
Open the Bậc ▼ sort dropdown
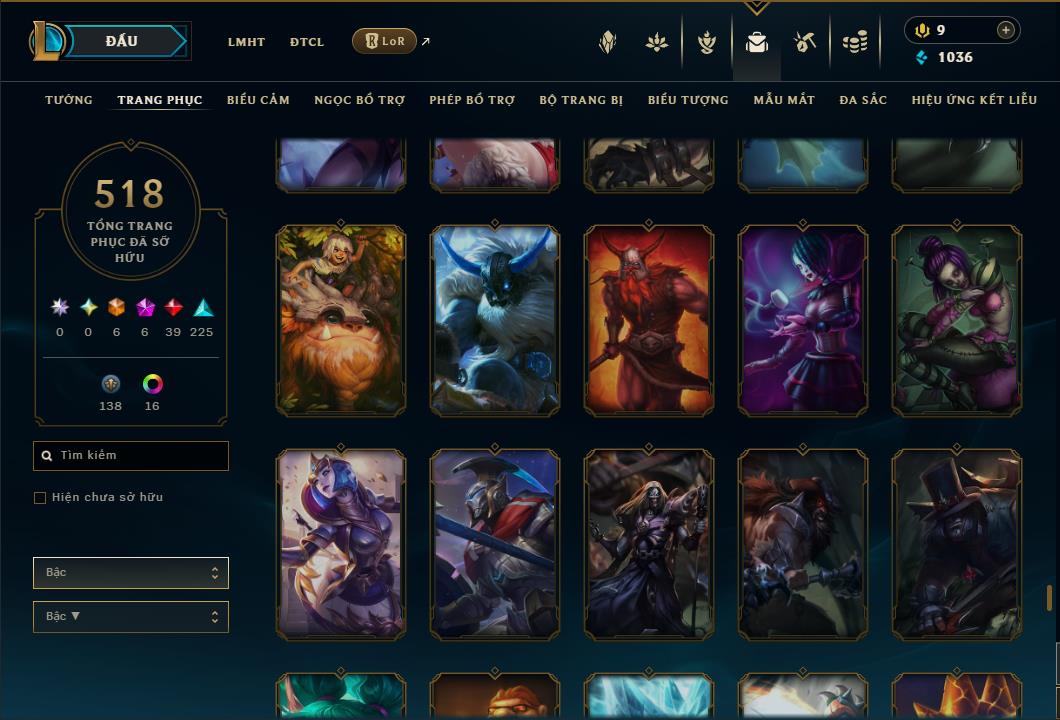(131, 617)
